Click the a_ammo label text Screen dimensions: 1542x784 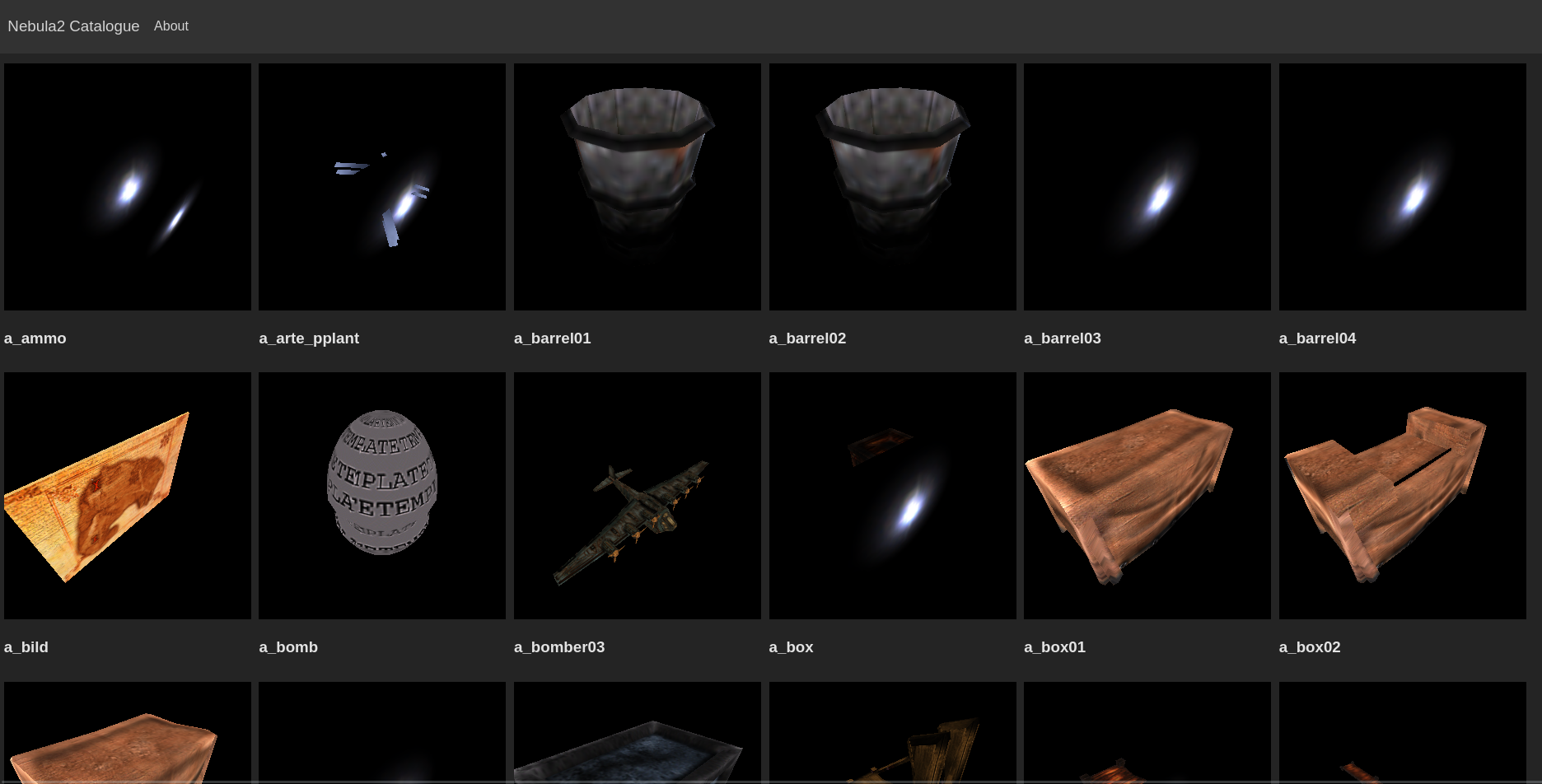(35, 338)
